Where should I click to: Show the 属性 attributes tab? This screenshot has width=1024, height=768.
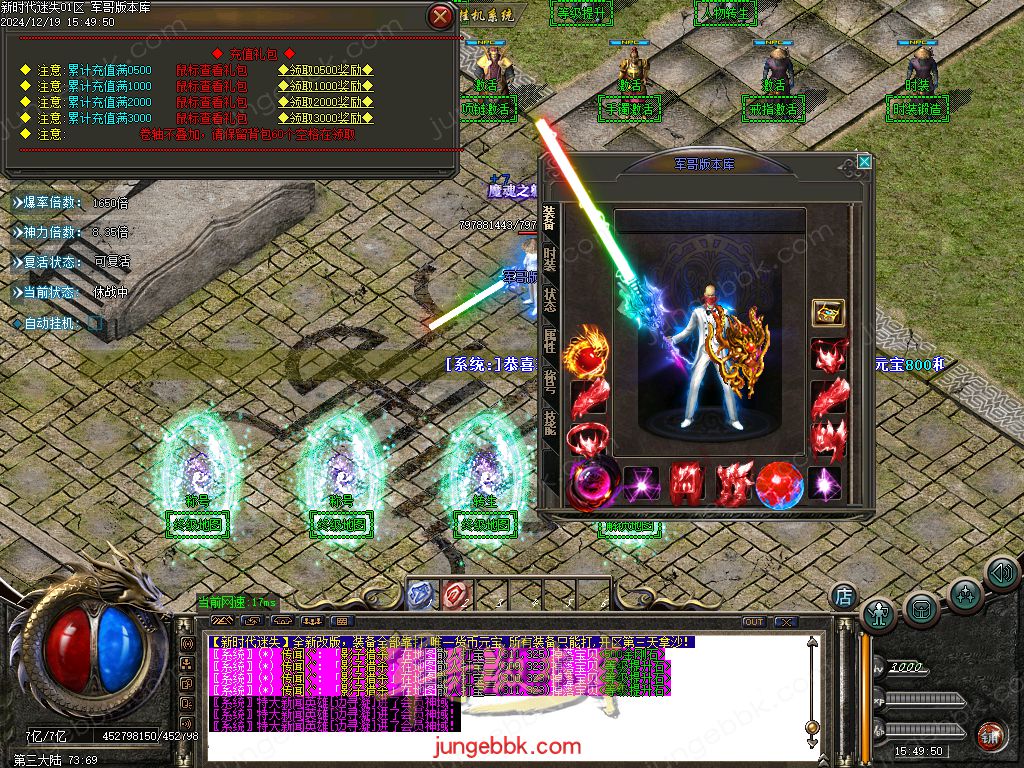pyautogui.click(x=550, y=341)
